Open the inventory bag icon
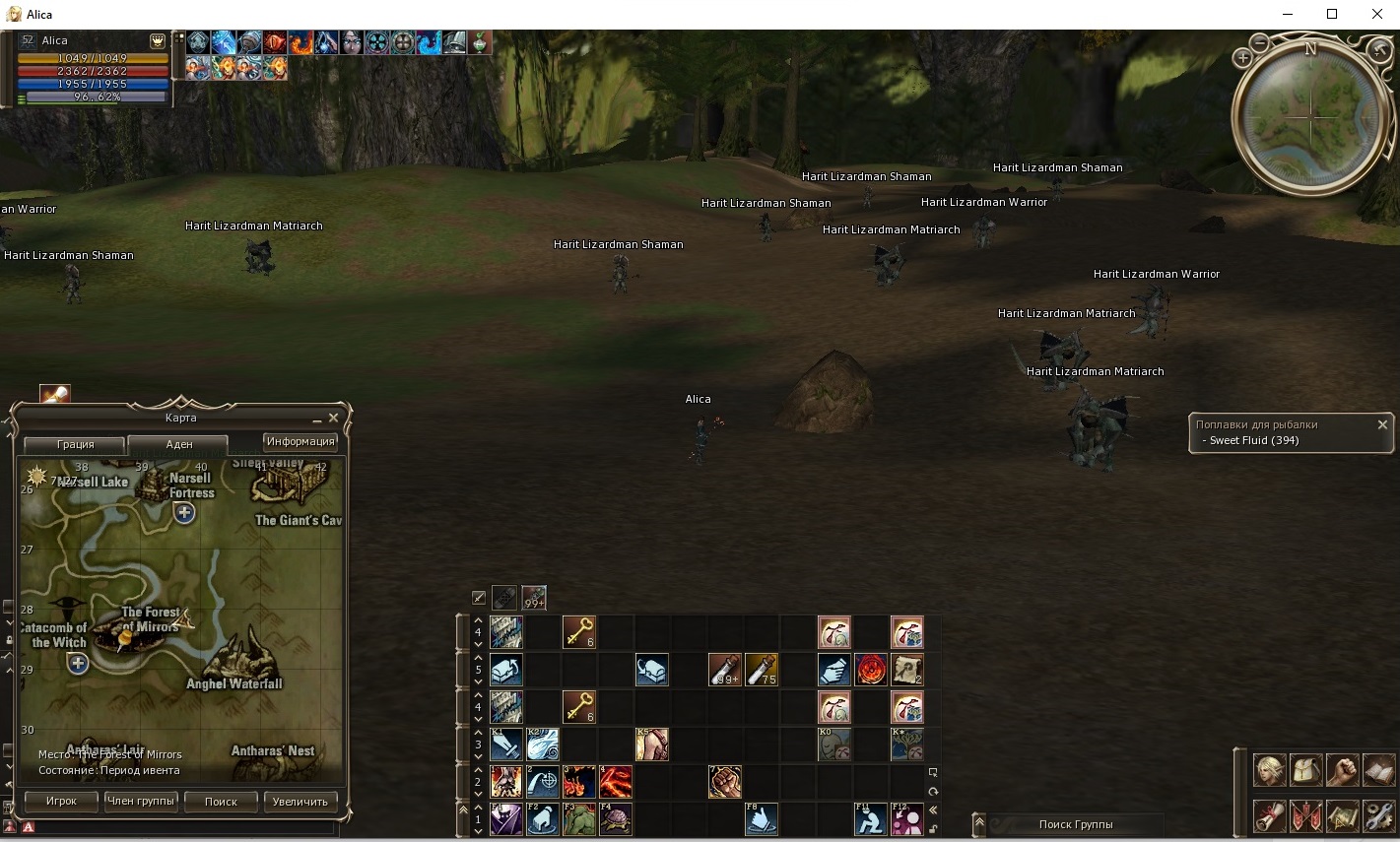The height and width of the screenshot is (842, 1400). (1306, 770)
